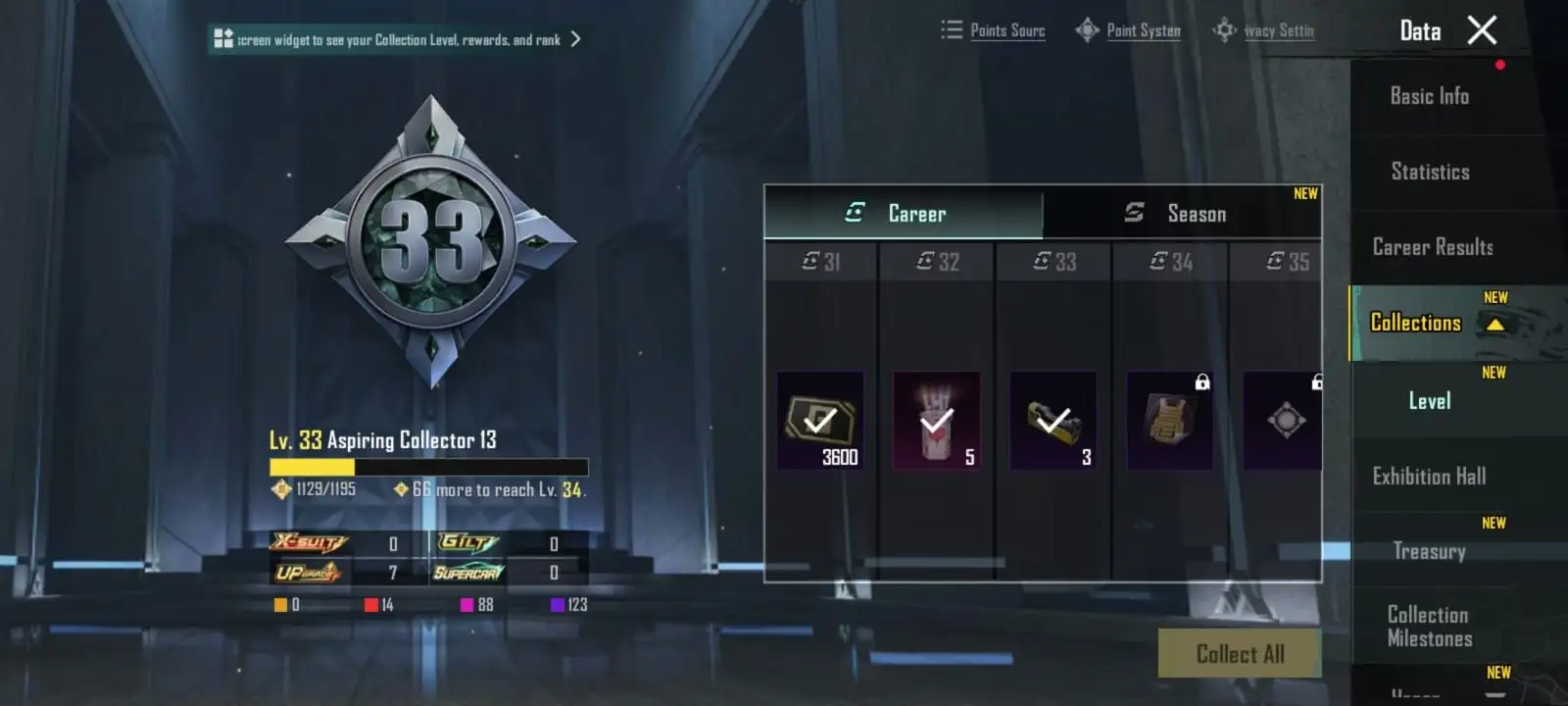Select the Supercar category badge
This screenshot has height=706, width=1568.
[x=468, y=572]
